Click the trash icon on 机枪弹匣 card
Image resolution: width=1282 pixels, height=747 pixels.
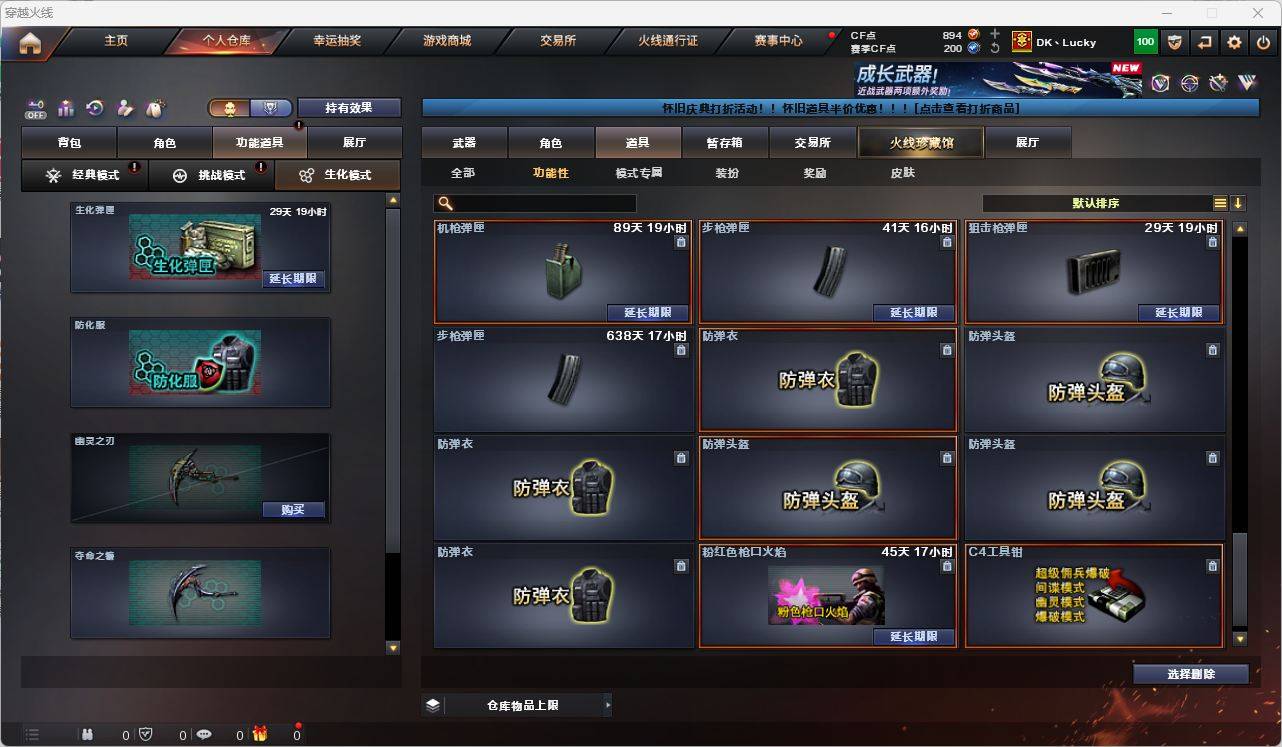pyautogui.click(x=681, y=241)
